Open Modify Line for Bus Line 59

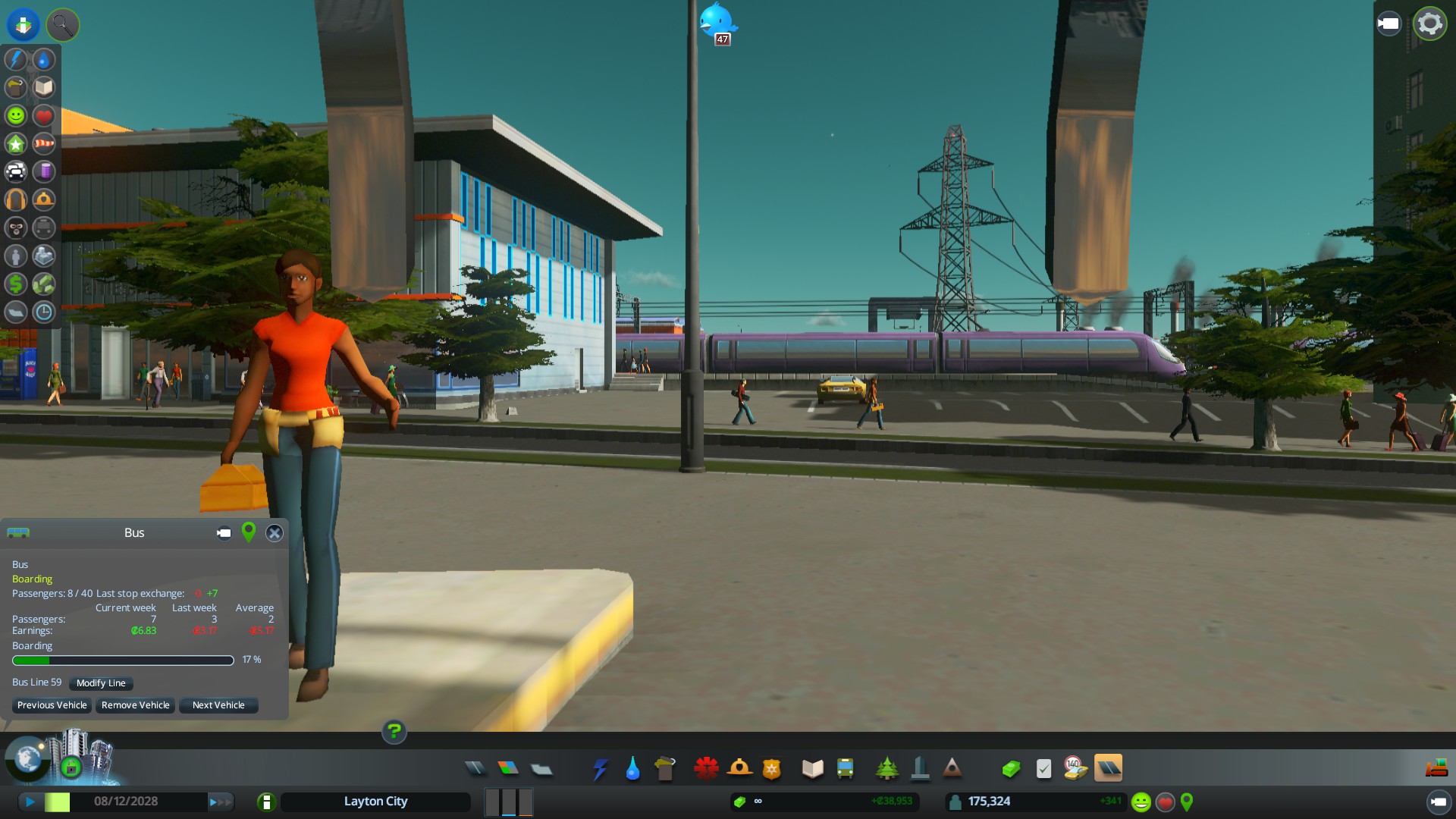[x=101, y=683]
